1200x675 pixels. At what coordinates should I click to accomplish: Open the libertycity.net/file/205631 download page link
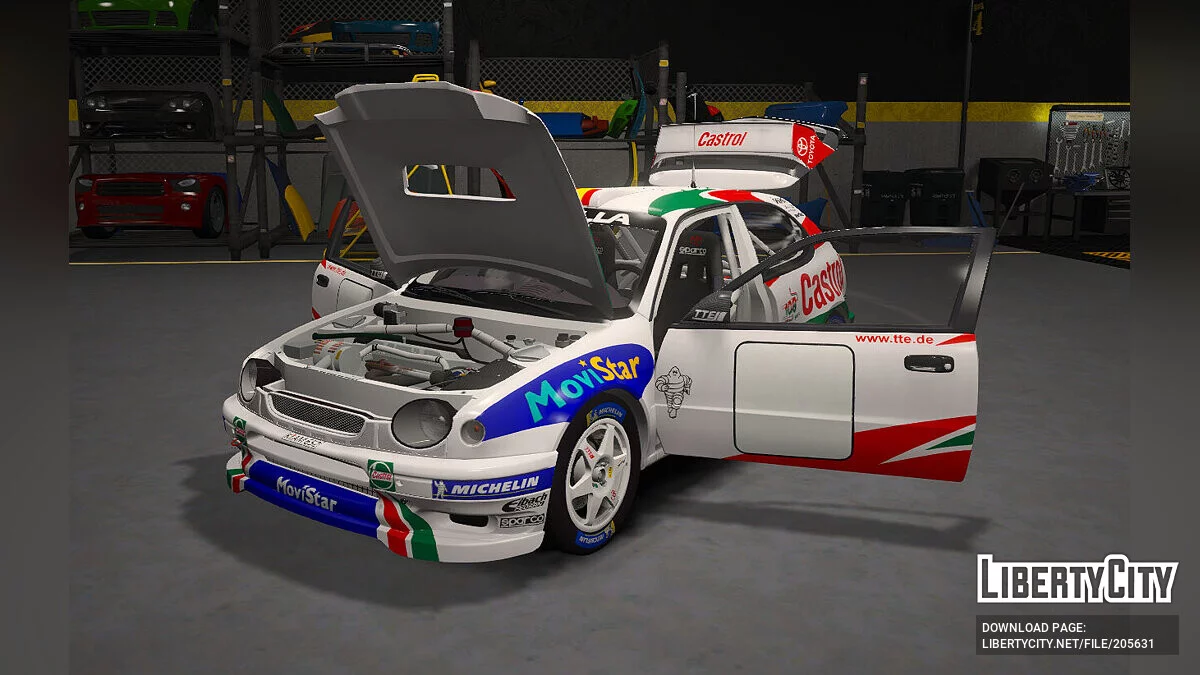(1067, 644)
